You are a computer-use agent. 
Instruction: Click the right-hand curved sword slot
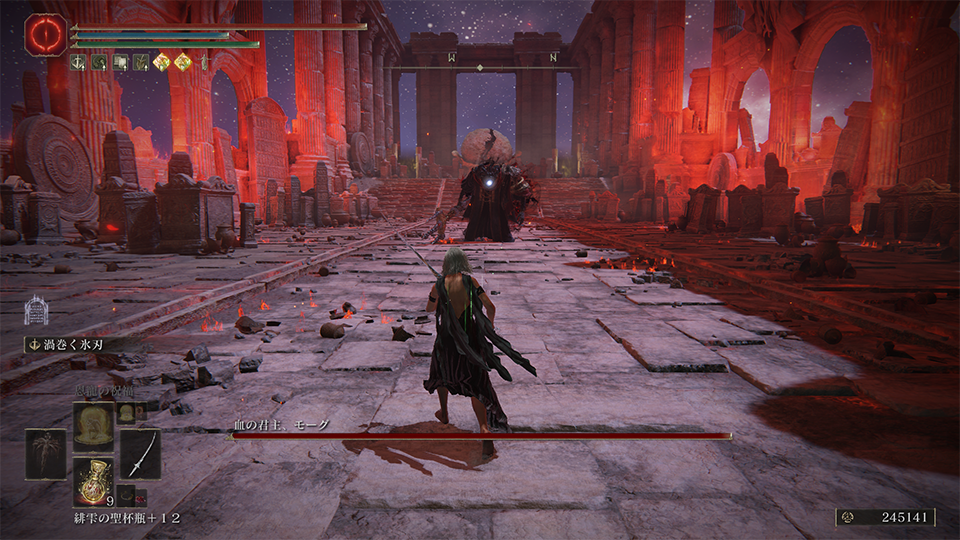pyautogui.click(x=140, y=454)
